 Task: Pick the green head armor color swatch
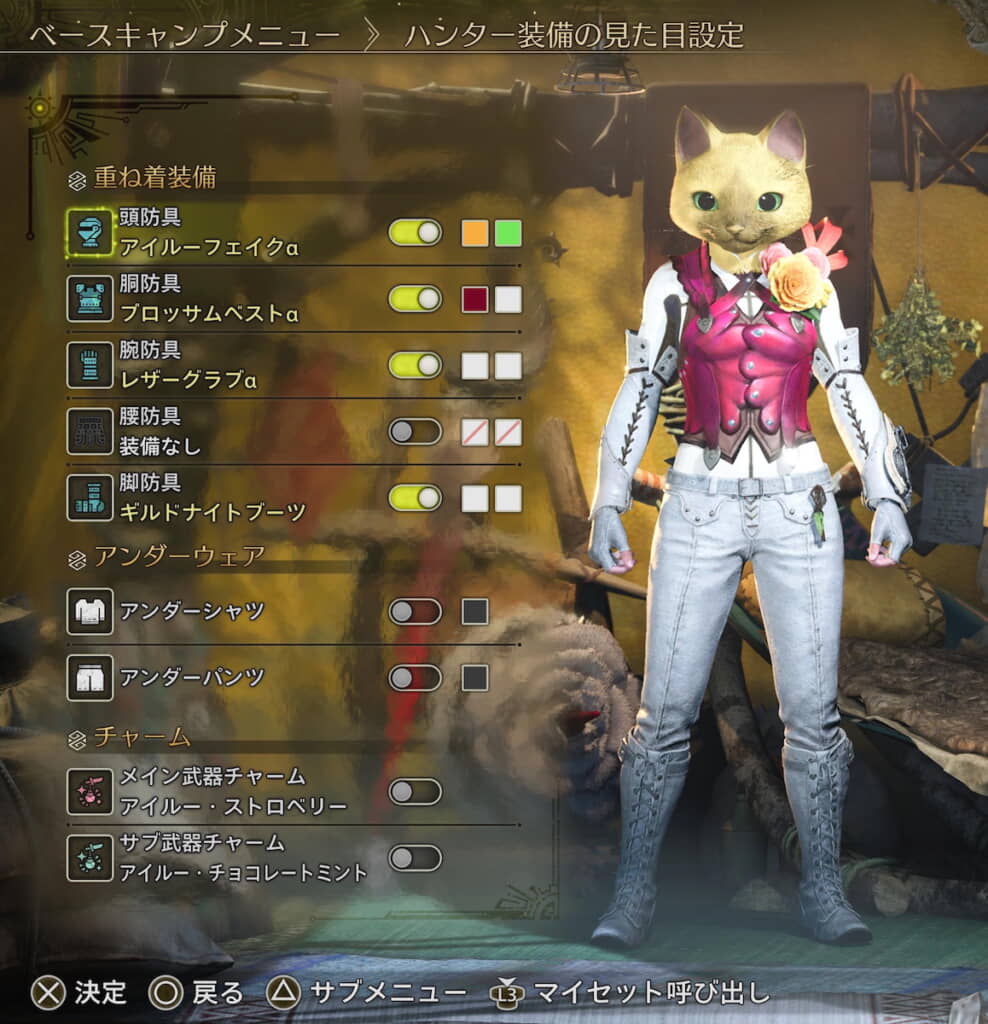click(508, 233)
